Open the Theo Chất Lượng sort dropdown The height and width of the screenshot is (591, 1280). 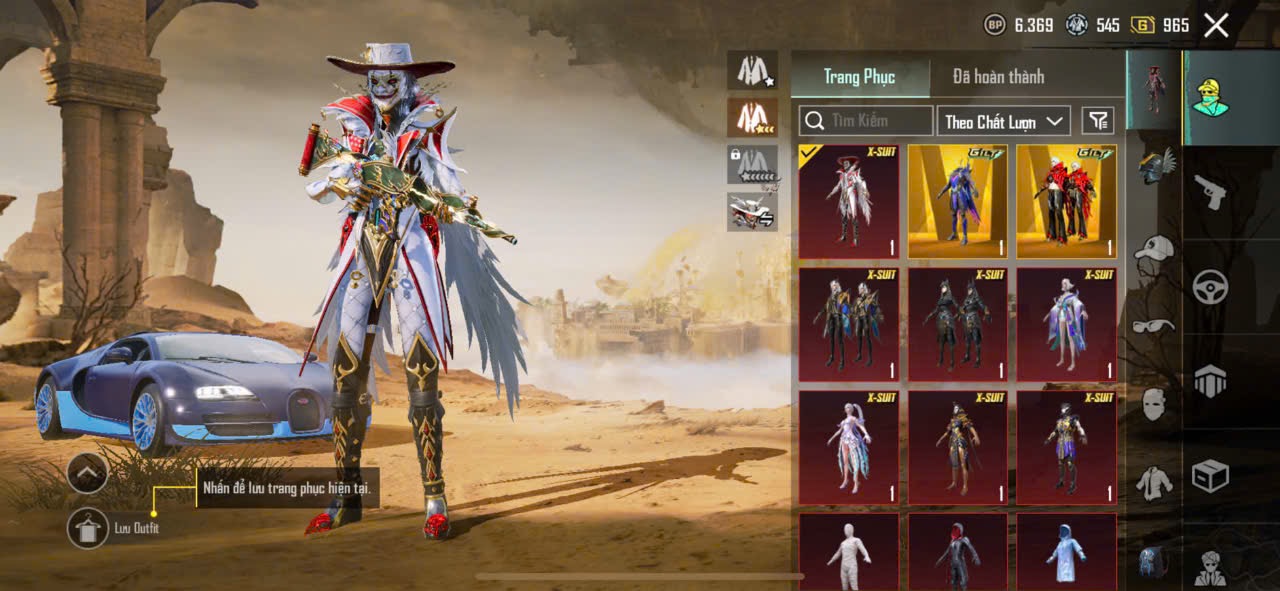click(x=1004, y=121)
